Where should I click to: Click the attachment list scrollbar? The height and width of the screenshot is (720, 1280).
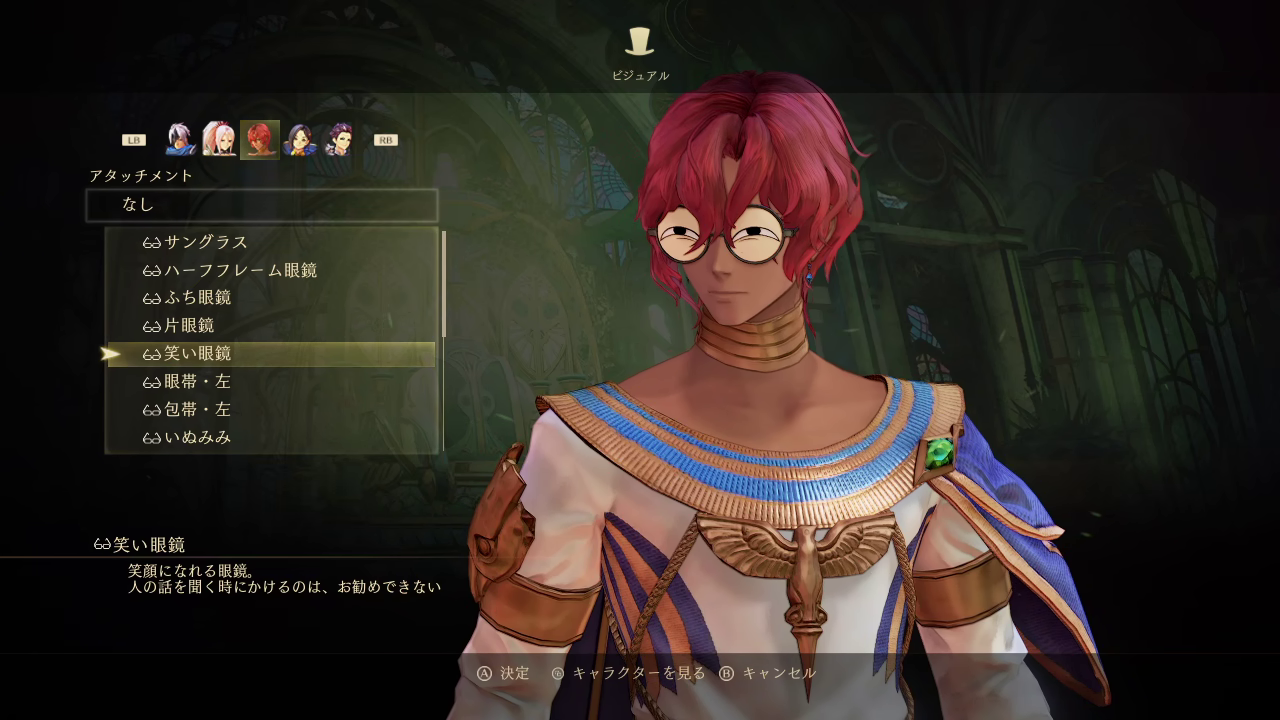coord(444,285)
